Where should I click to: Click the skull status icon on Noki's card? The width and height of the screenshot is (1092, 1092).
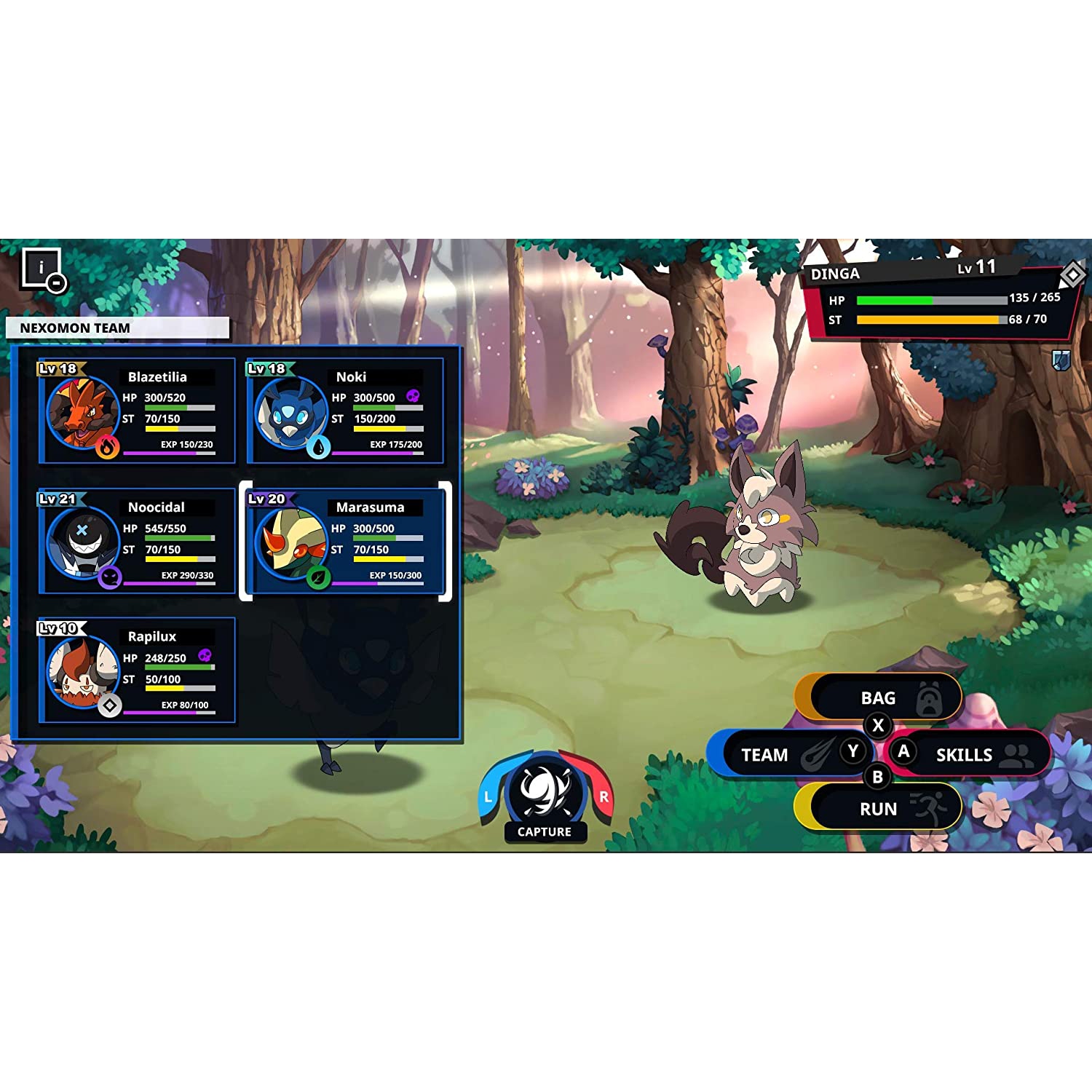coord(414,395)
